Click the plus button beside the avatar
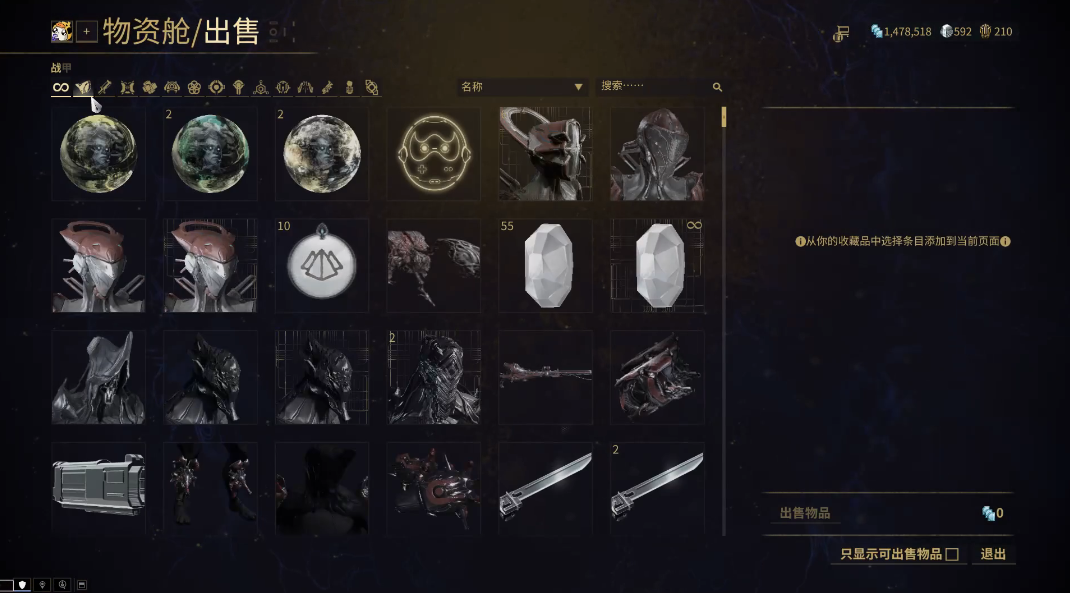Image resolution: width=1070 pixels, height=593 pixels. pyautogui.click(x=87, y=32)
